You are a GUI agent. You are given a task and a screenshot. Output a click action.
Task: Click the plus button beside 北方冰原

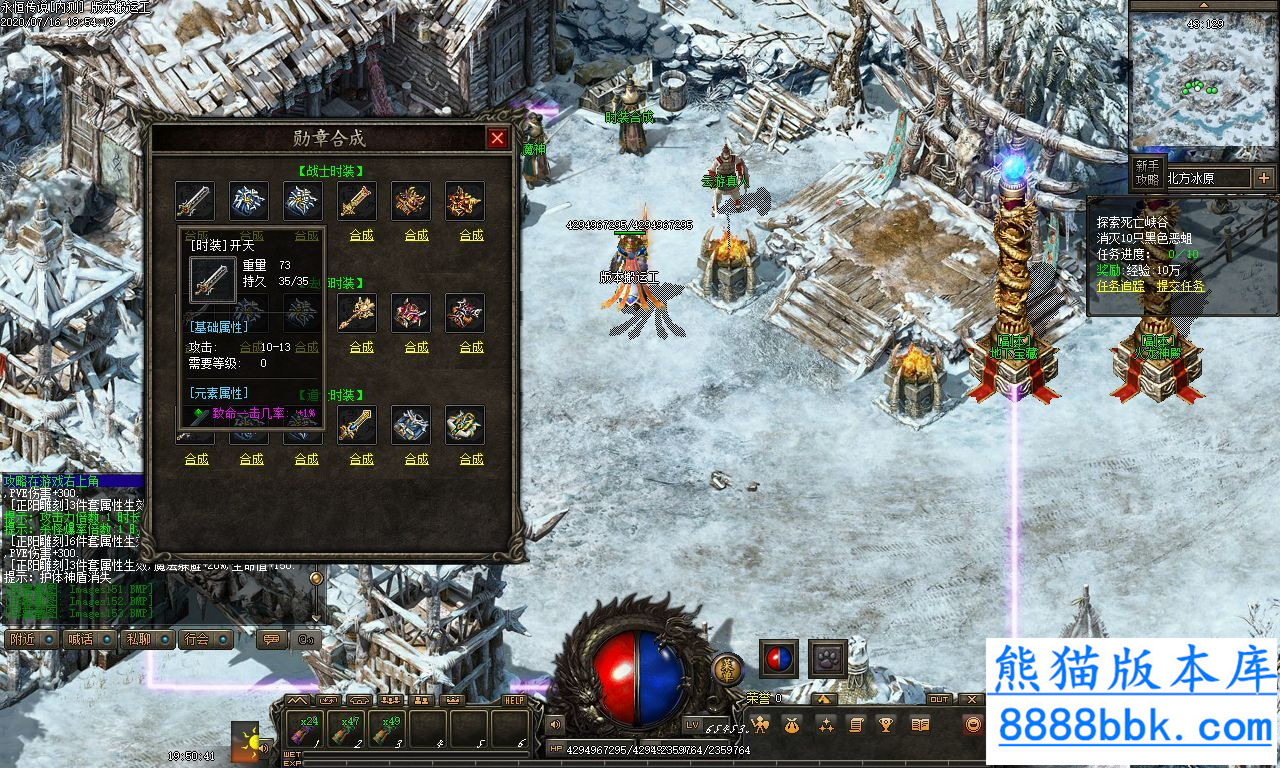[x=1264, y=178]
